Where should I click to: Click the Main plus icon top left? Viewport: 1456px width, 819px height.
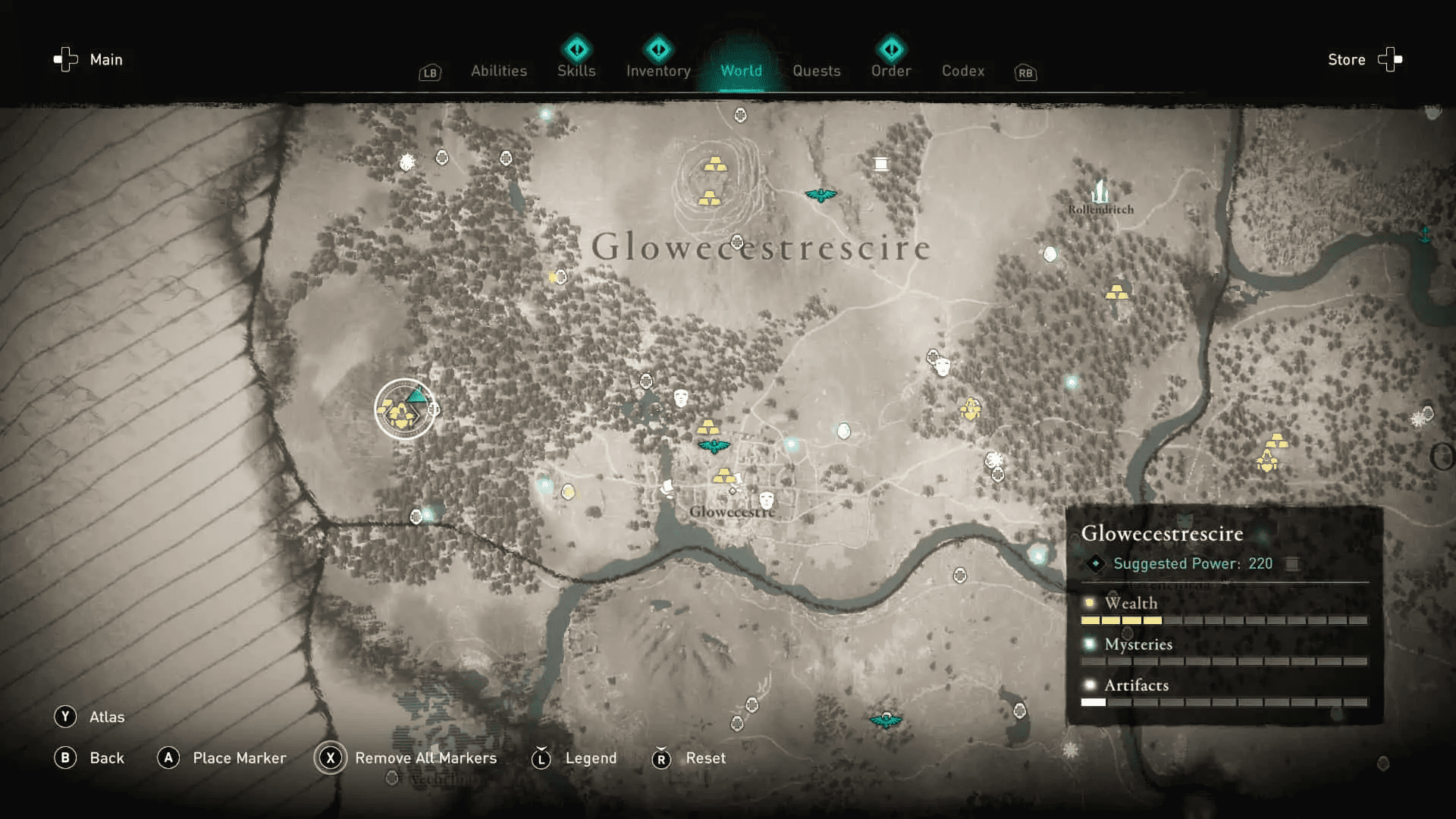tap(65, 59)
